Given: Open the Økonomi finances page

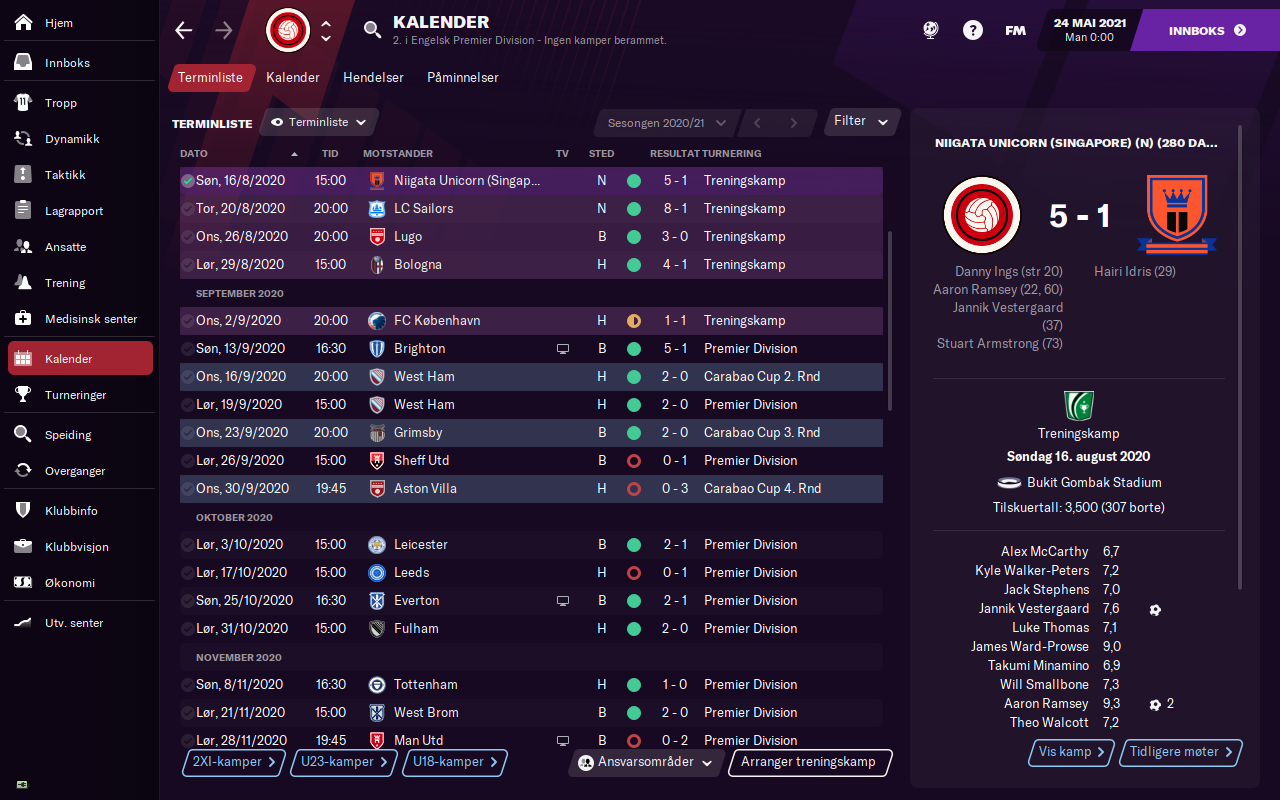Looking at the screenshot, I should click(69, 583).
